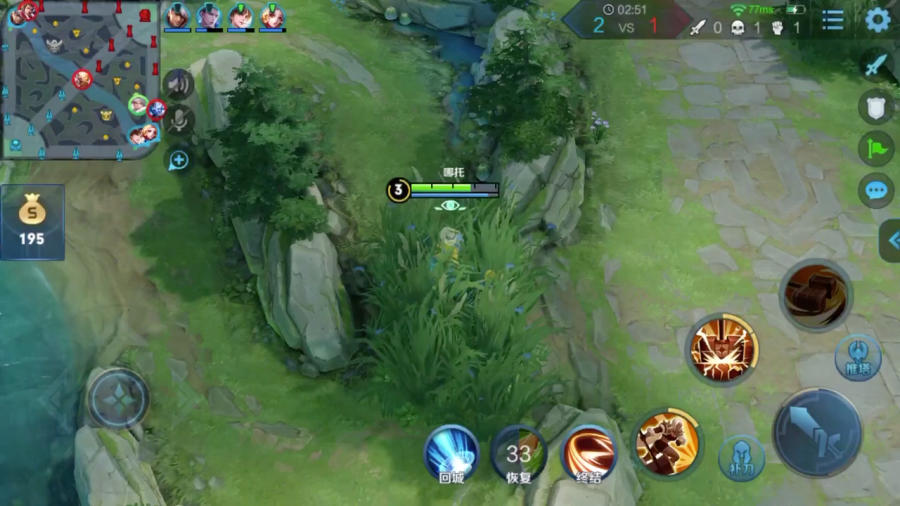Tap the 补刀 last-hit button

741,458
